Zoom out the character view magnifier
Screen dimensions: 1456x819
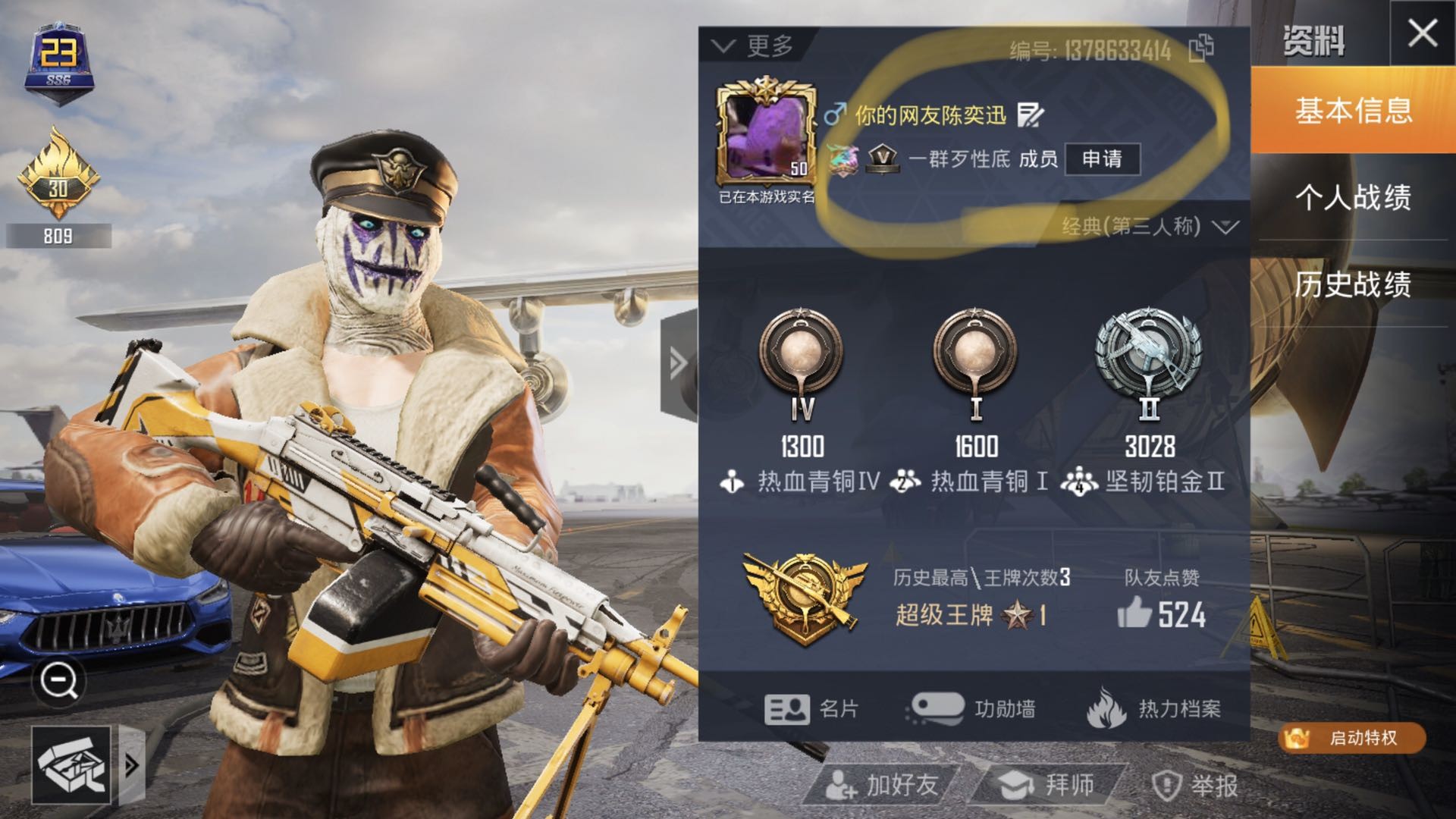pyautogui.click(x=58, y=680)
